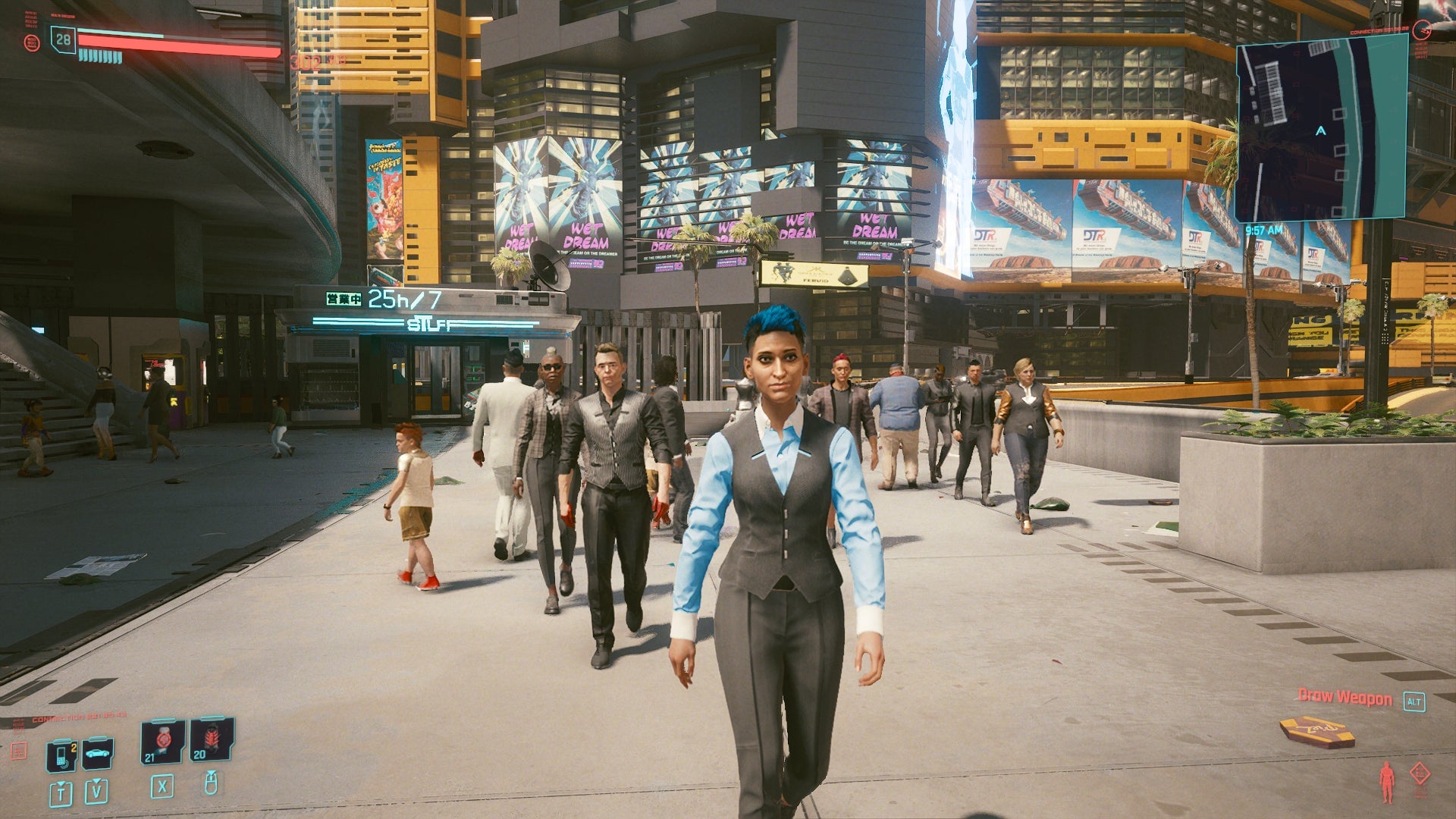Select the red grenade gadget slot

click(211, 739)
